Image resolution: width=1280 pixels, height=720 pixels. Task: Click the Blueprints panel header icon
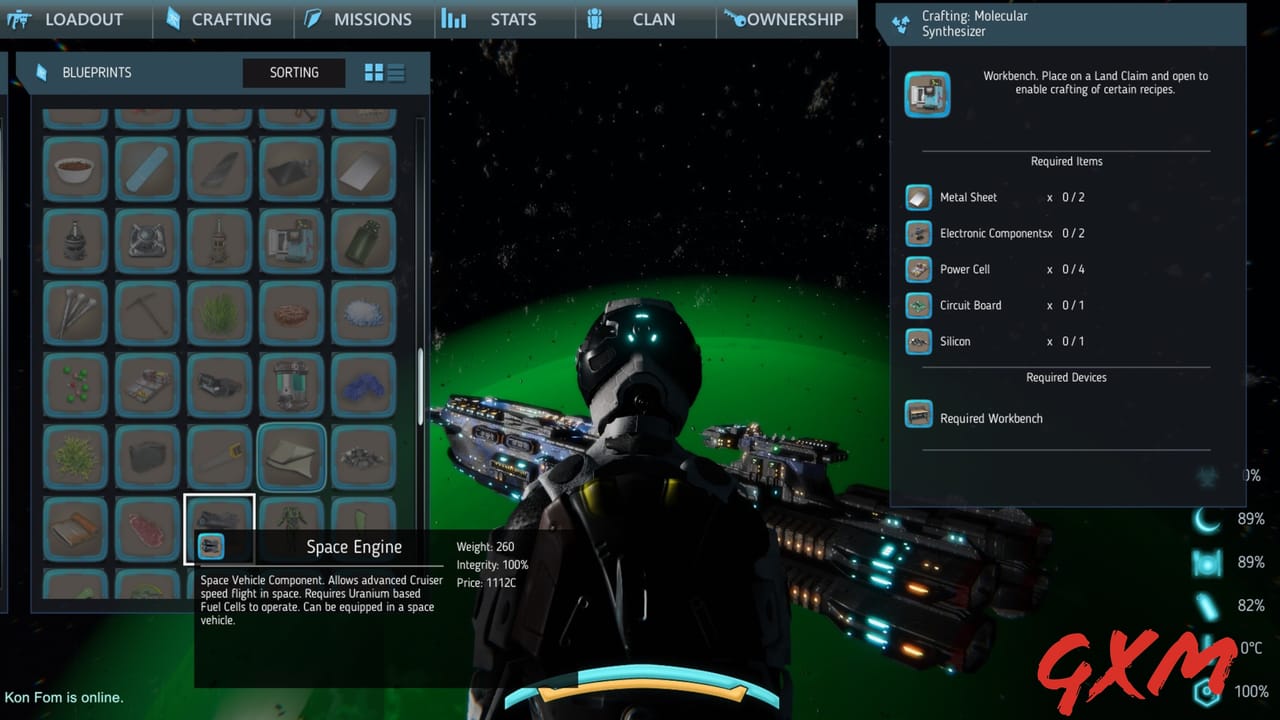[41, 72]
